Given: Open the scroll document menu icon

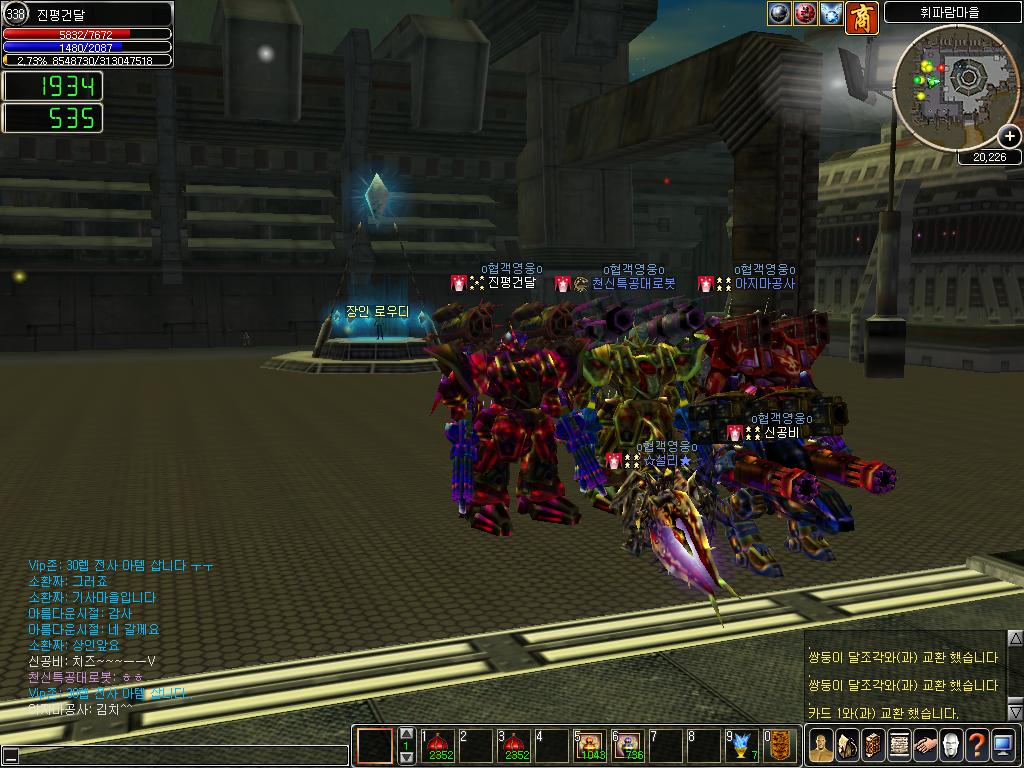Looking at the screenshot, I should 898,746.
